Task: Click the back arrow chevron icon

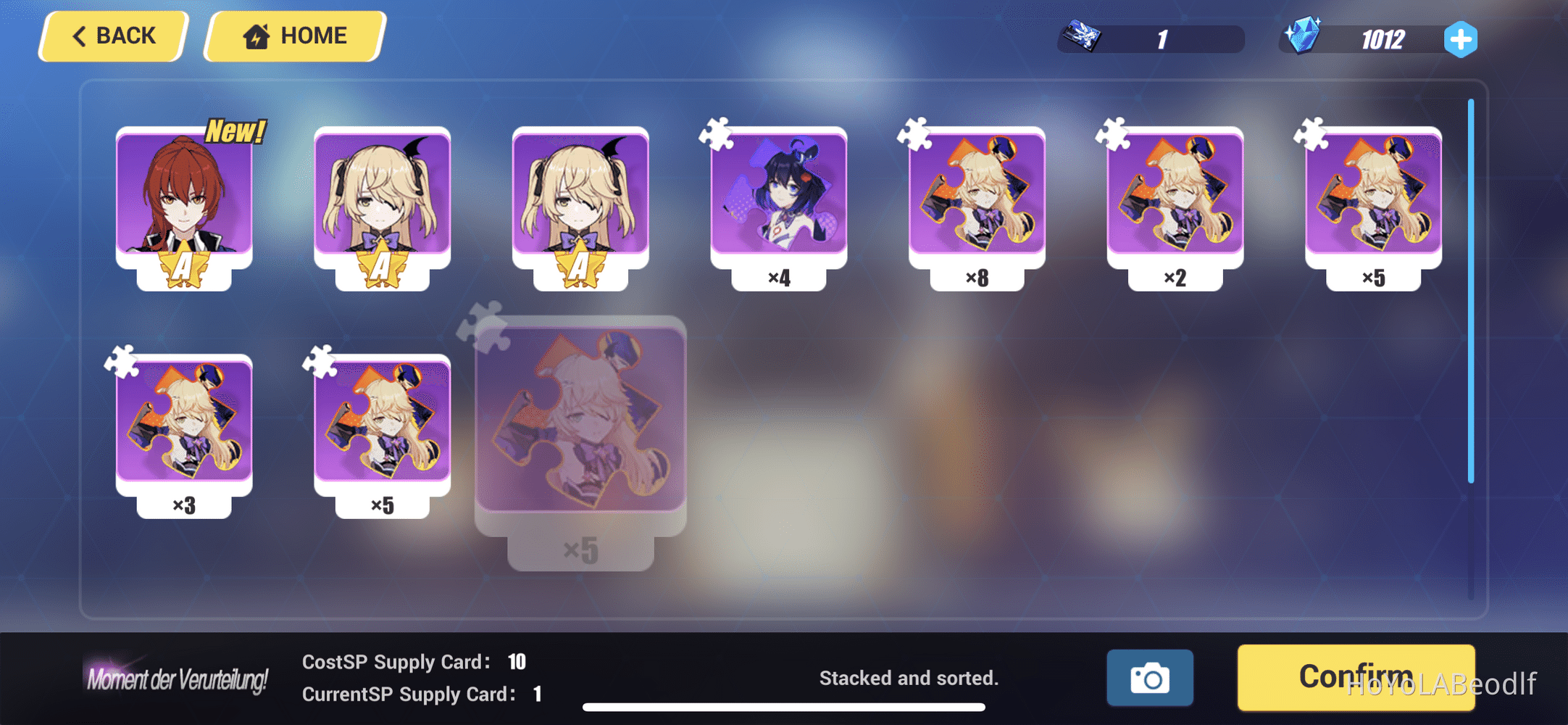Action: 80,35
